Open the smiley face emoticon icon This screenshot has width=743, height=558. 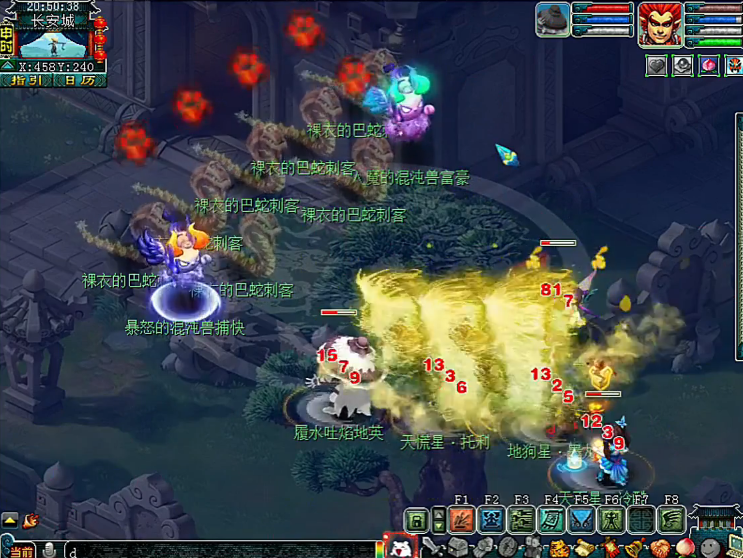(711, 548)
